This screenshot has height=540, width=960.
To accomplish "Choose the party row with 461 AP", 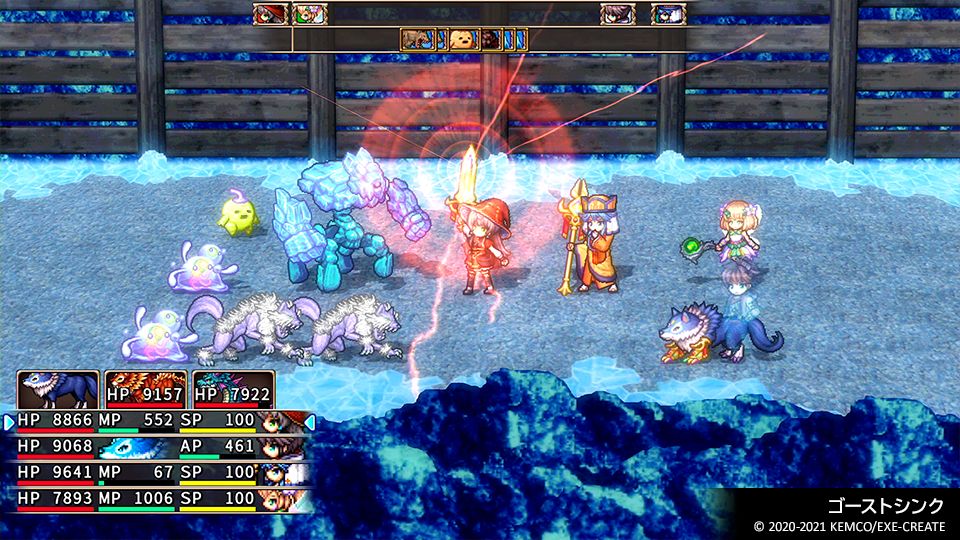I will pyautogui.click(x=160, y=448).
